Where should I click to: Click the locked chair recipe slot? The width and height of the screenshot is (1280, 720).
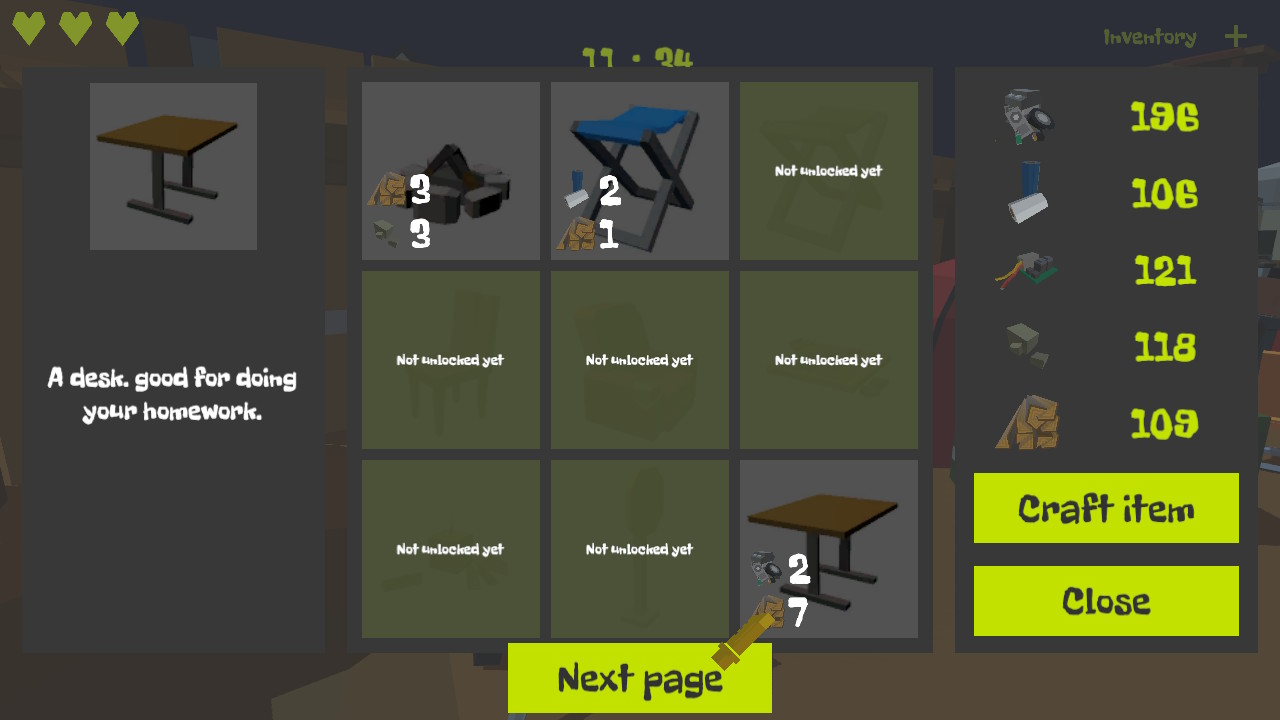(x=450, y=359)
